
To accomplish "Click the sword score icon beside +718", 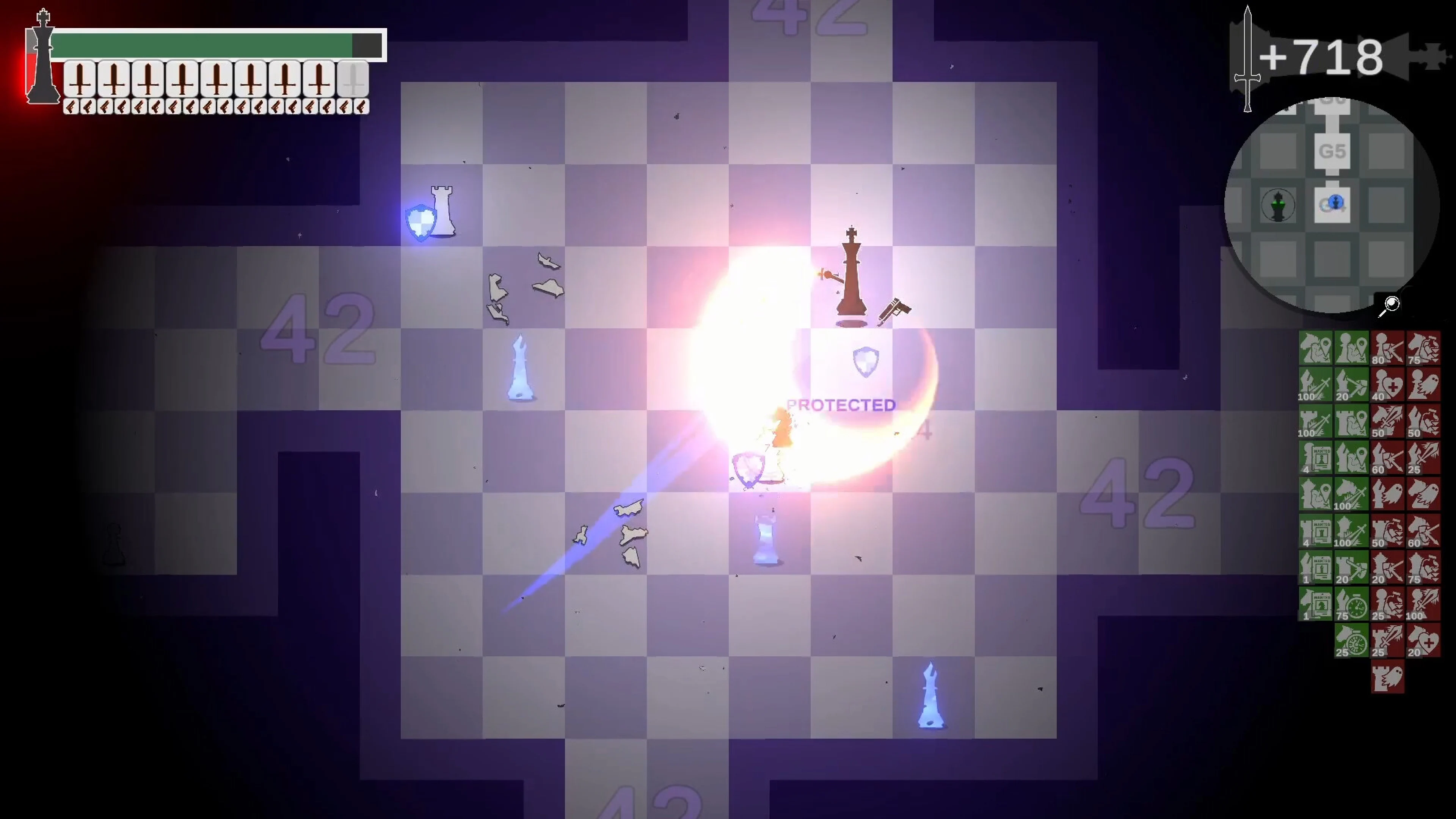I will pyautogui.click(x=1249, y=56).
